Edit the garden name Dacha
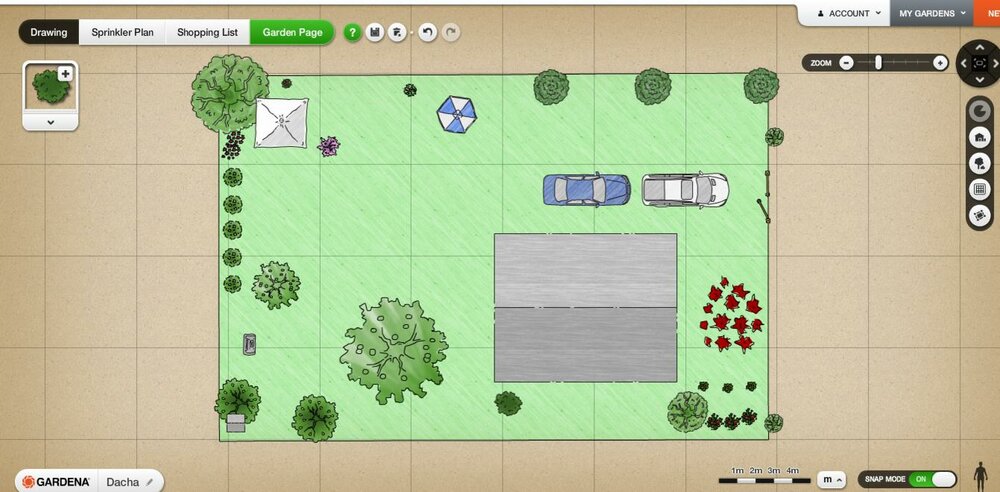The height and width of the screenshot is (492, 1000). tap(149, 481)
